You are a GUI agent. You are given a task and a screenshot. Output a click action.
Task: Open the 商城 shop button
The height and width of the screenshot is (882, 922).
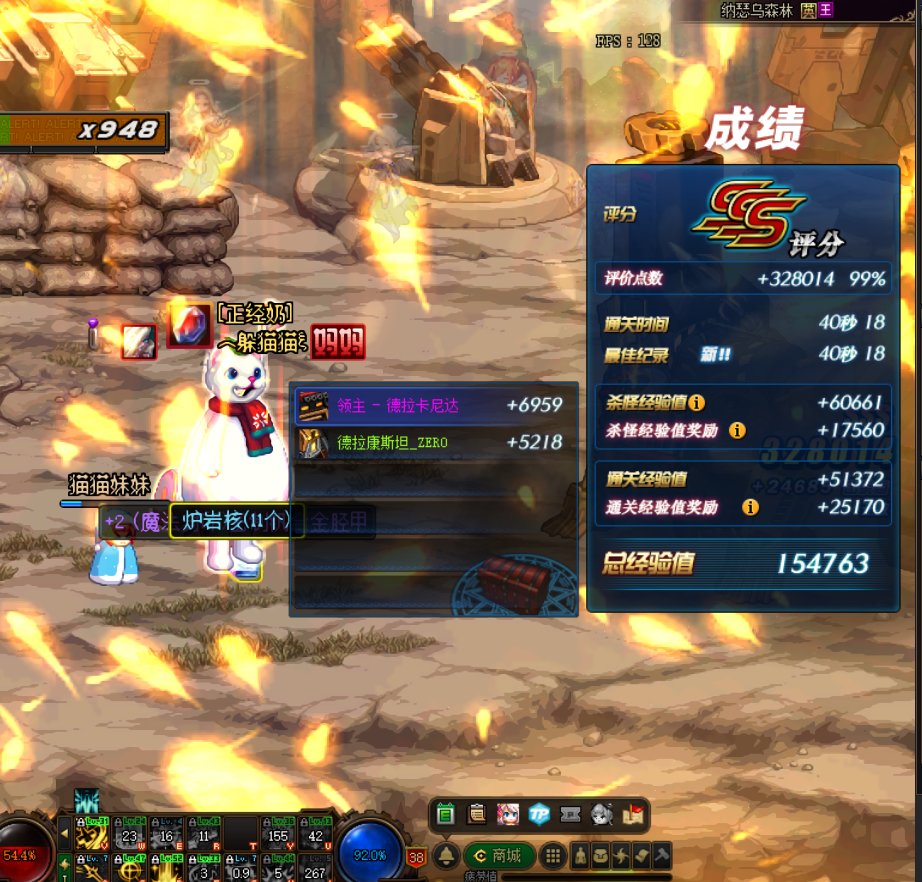click(499, 856)
